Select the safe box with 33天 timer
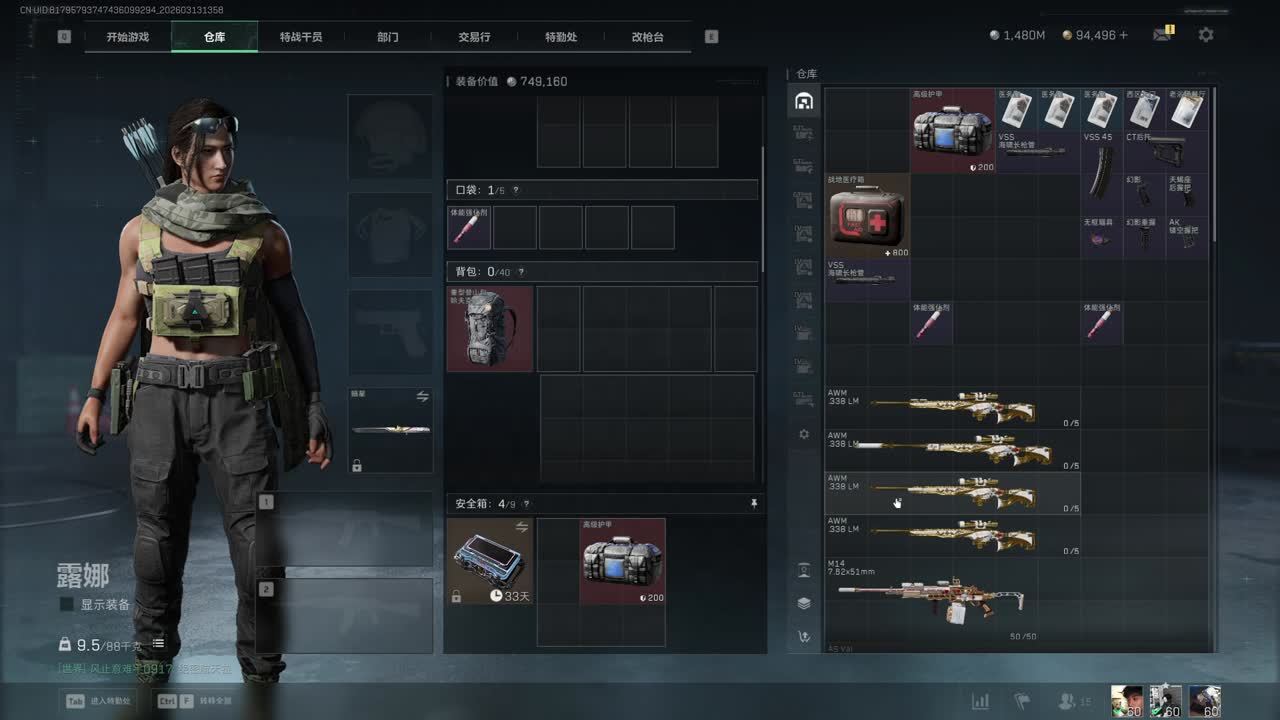Viewport: 1280px width, 720px height. click(490, 561)
